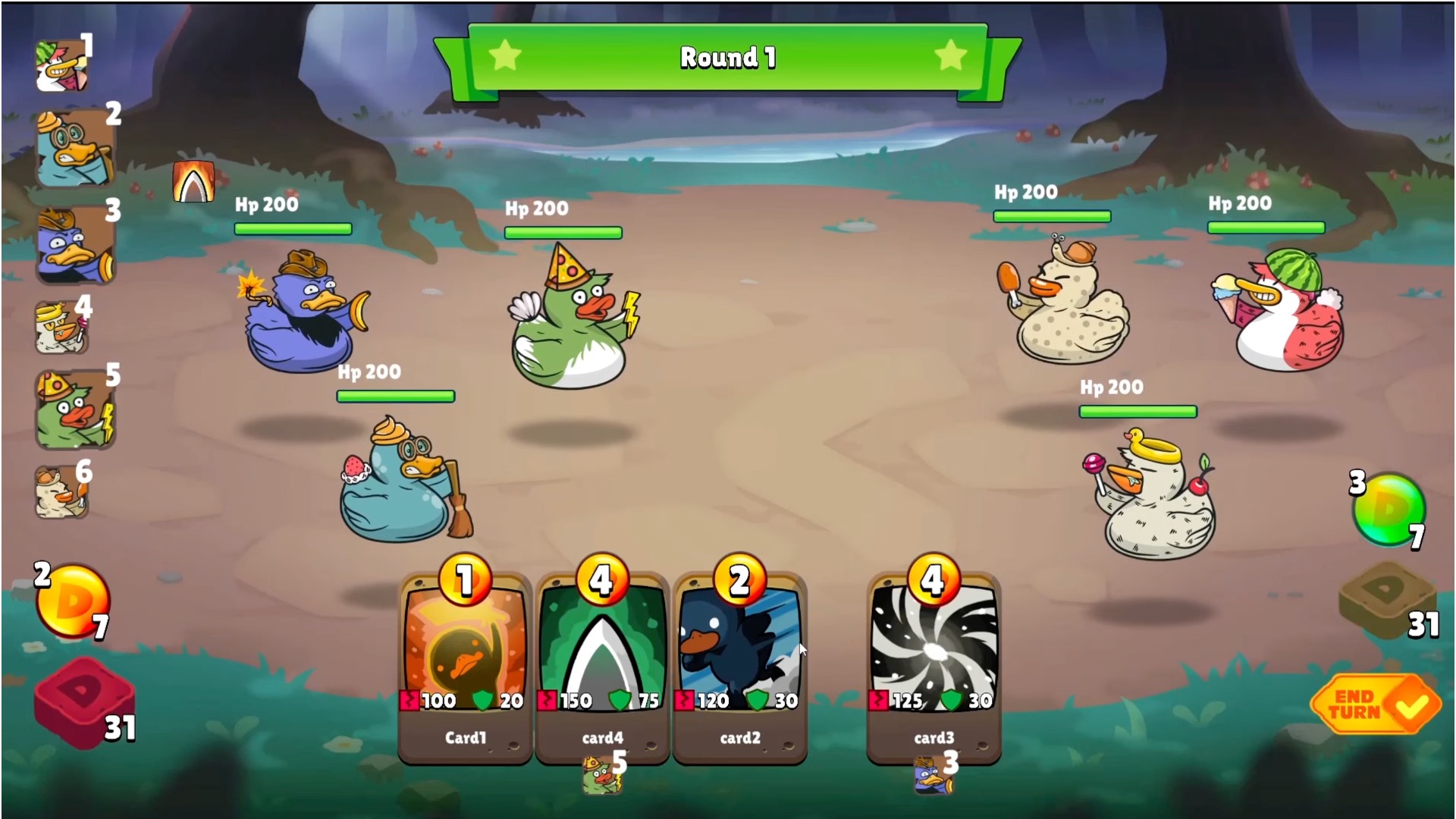Select turn order portrait 1 watermelon duck
This screenshot has height=819, width=1456.
click(x=62, y=66)
